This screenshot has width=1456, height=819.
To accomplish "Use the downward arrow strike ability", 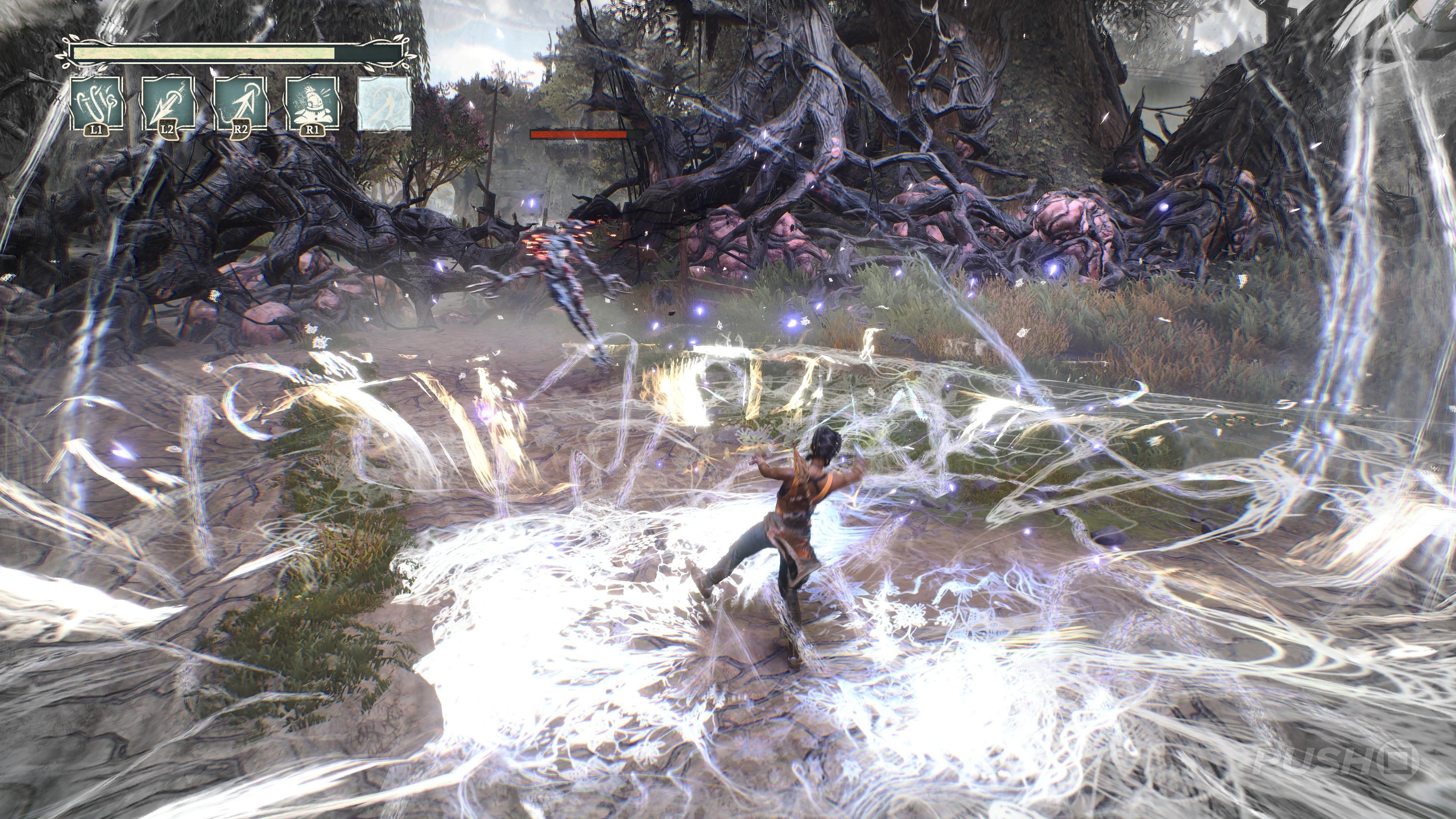I will pos(167,103).
